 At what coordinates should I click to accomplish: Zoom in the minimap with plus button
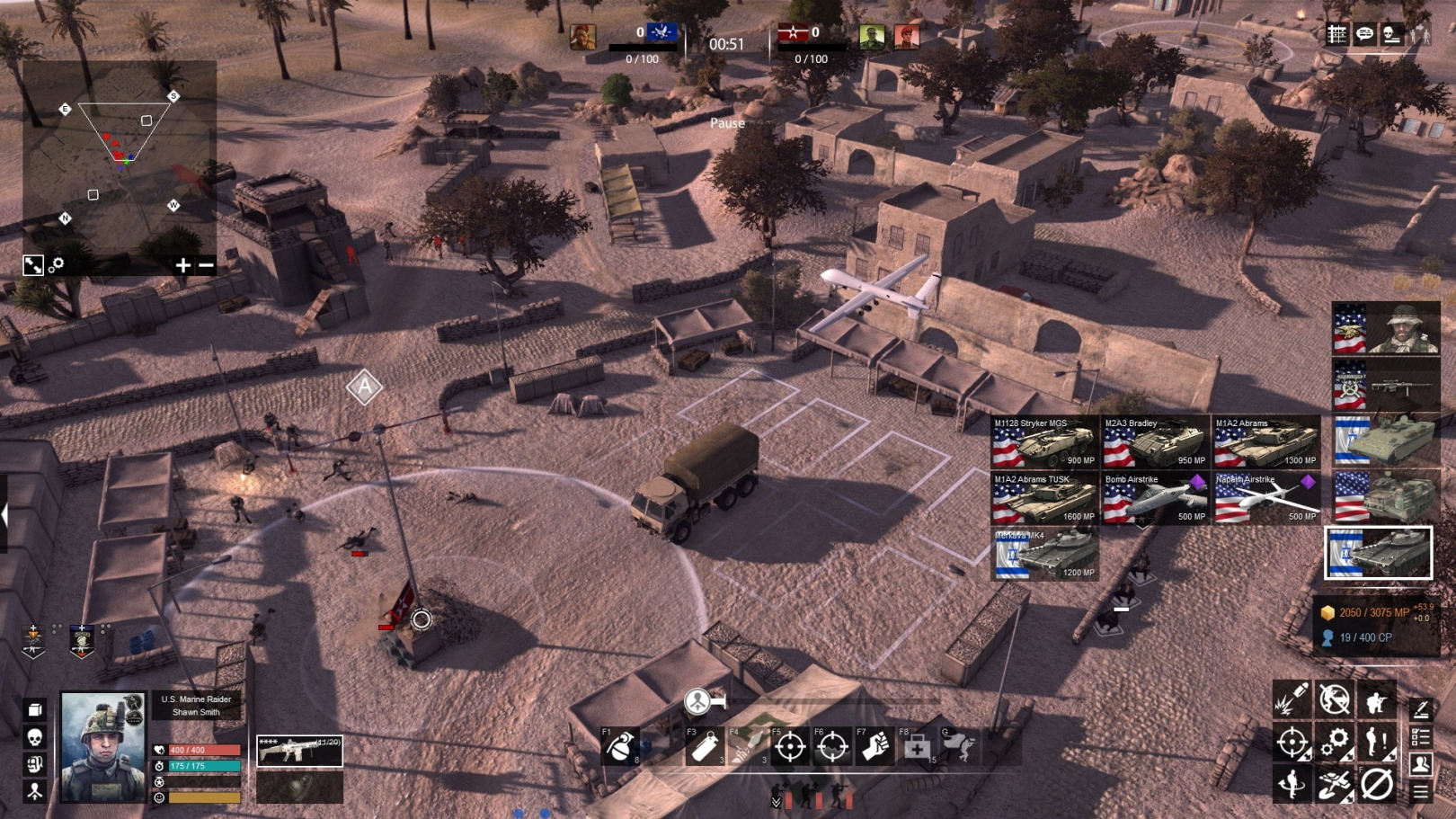coord(183,265)
